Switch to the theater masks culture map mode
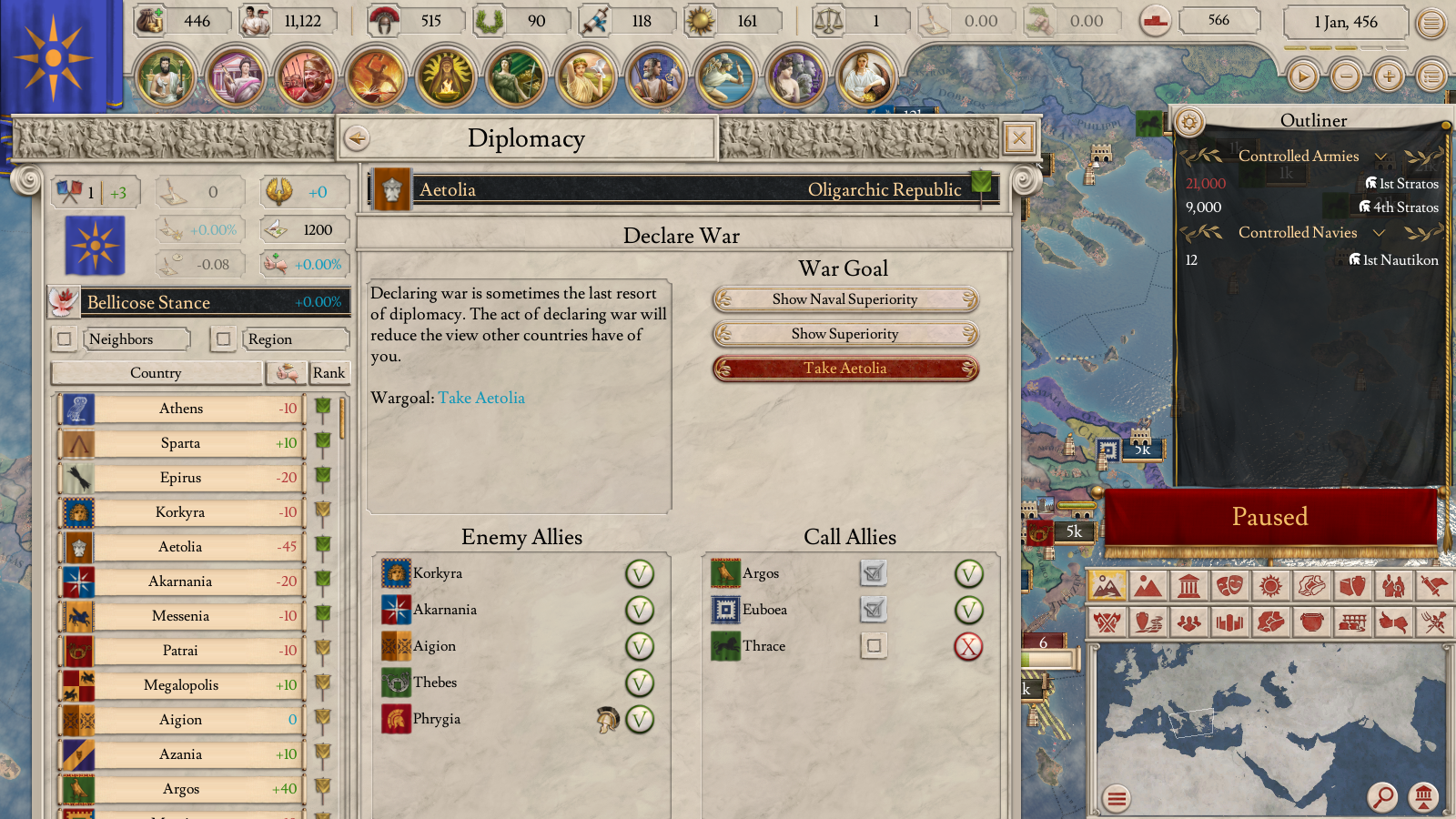This screenshot has height=819, width=1456. click(1228, 586)
